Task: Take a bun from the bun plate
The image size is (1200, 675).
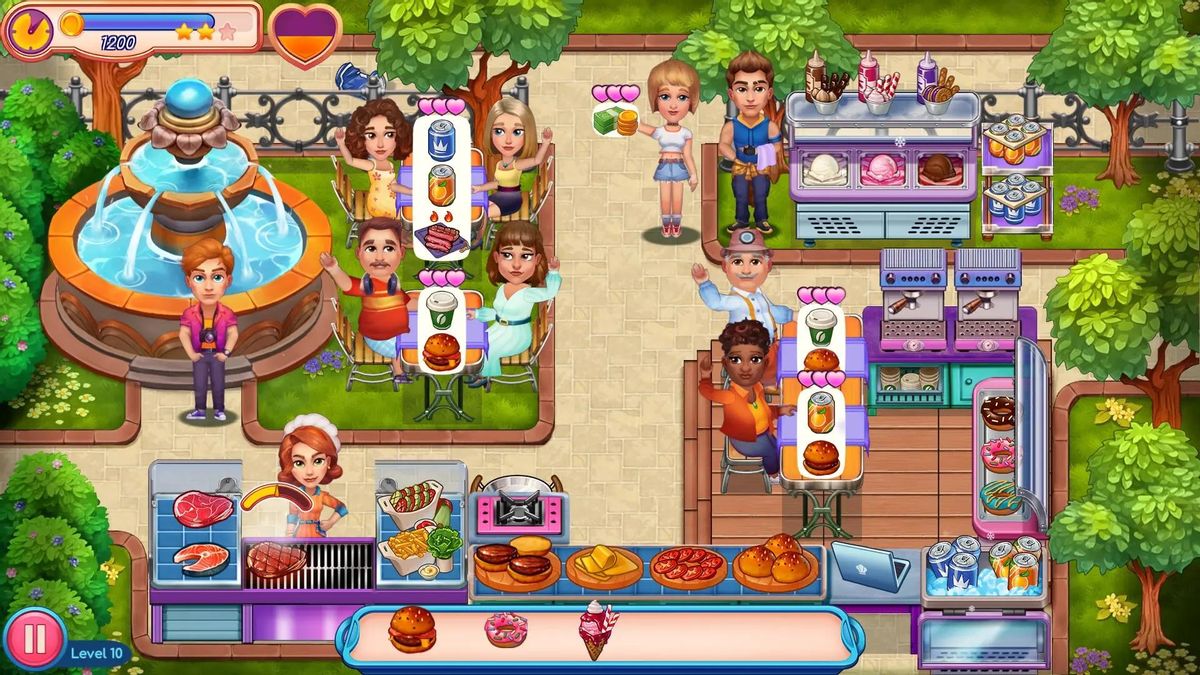Action: click(x=775, y=562)
